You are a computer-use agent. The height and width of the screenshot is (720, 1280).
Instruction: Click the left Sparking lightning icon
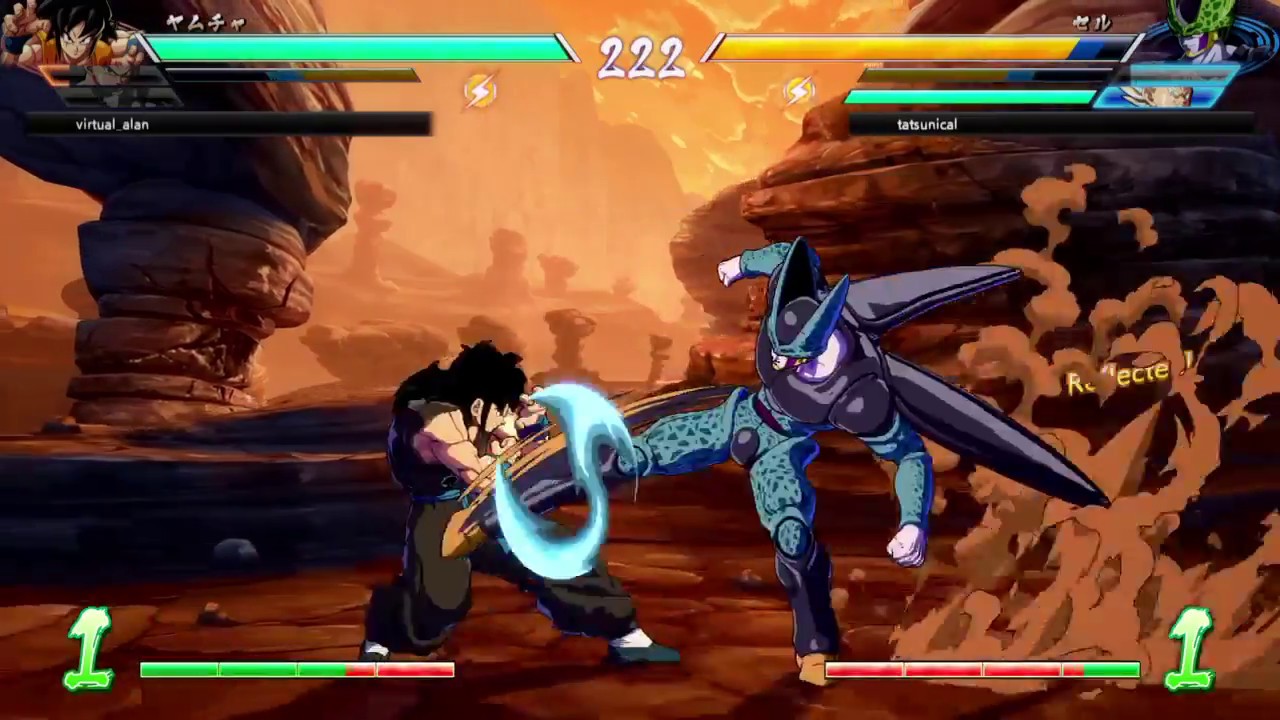[480, 91]
